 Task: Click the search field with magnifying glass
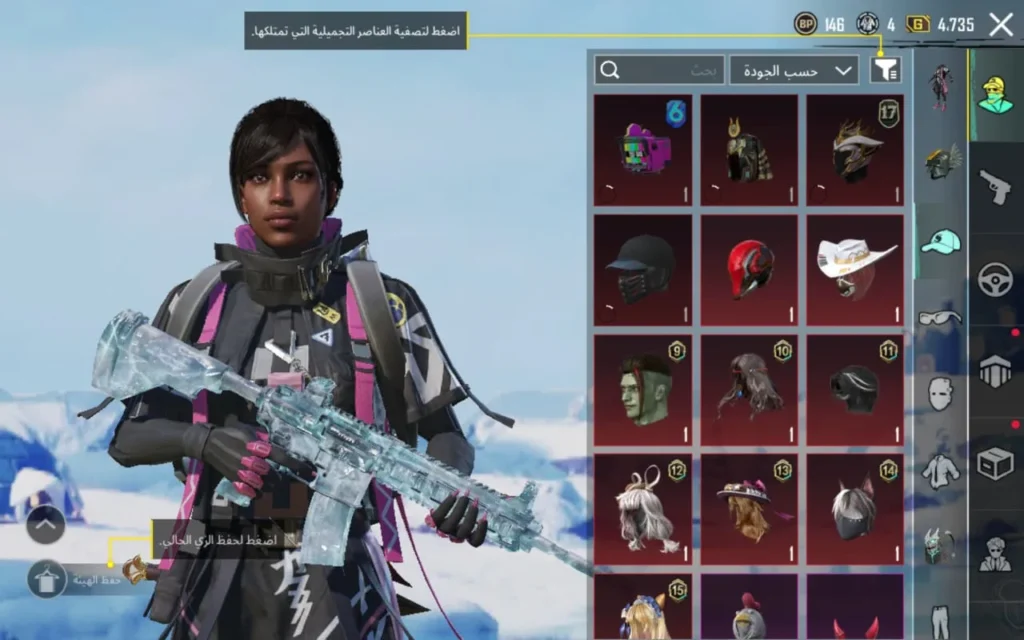coord(659,70)
